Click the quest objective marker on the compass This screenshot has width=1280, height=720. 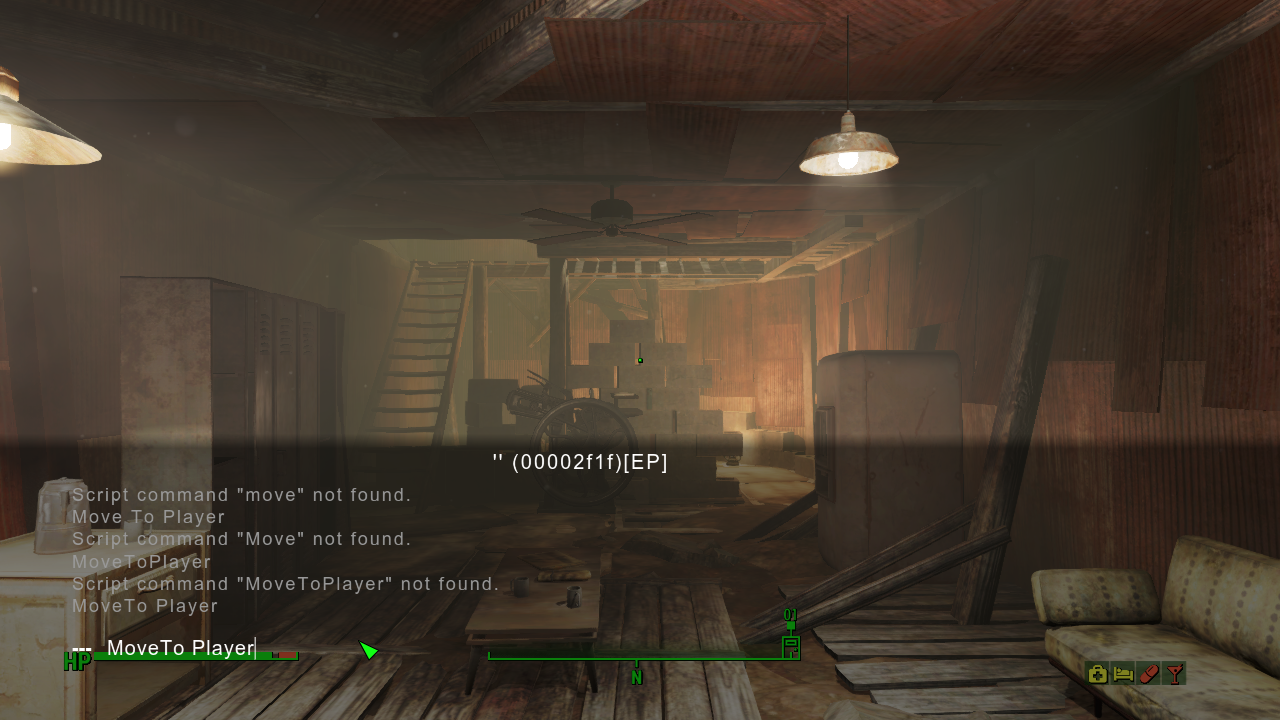pyautogui.click(x=791, y=648)
